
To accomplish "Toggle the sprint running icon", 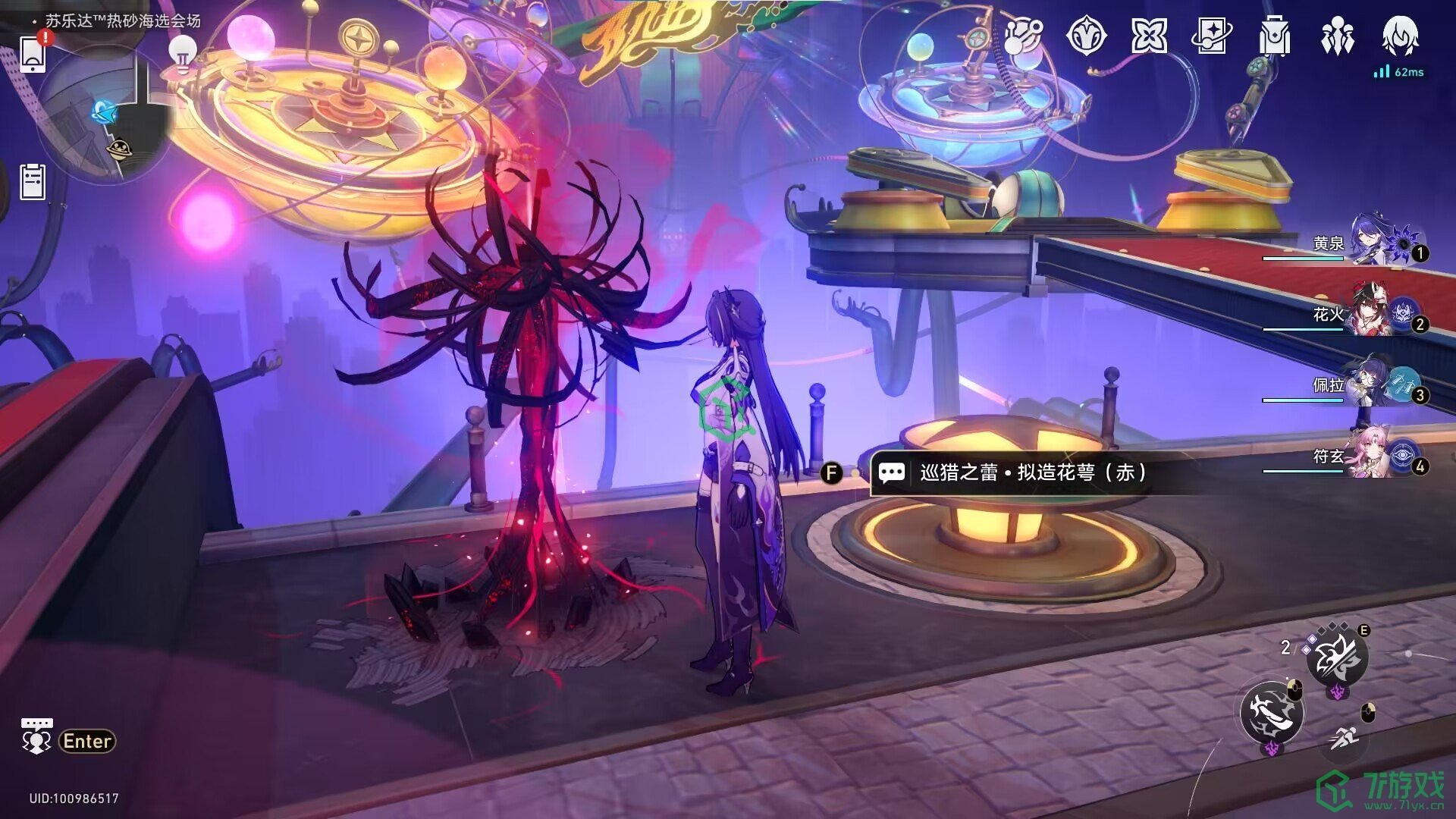I will click(1344, 737).
